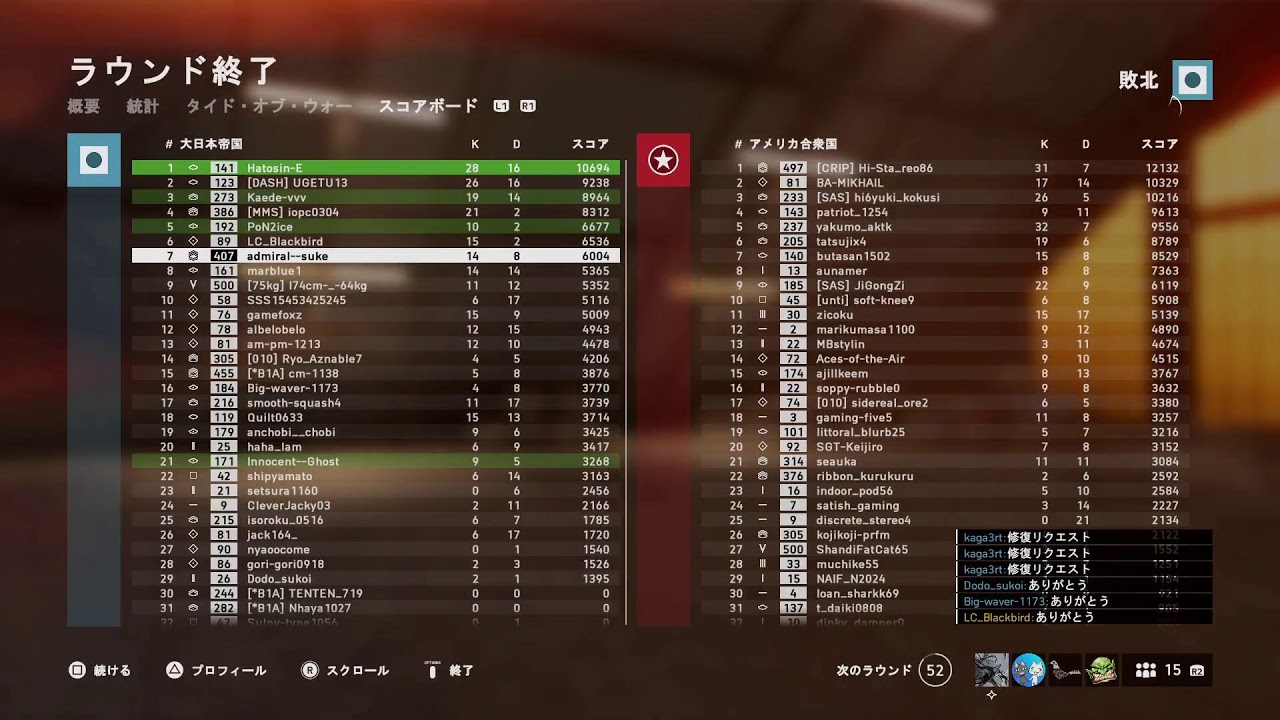Switch to the 概要 tab

click(x=86, y=105)
